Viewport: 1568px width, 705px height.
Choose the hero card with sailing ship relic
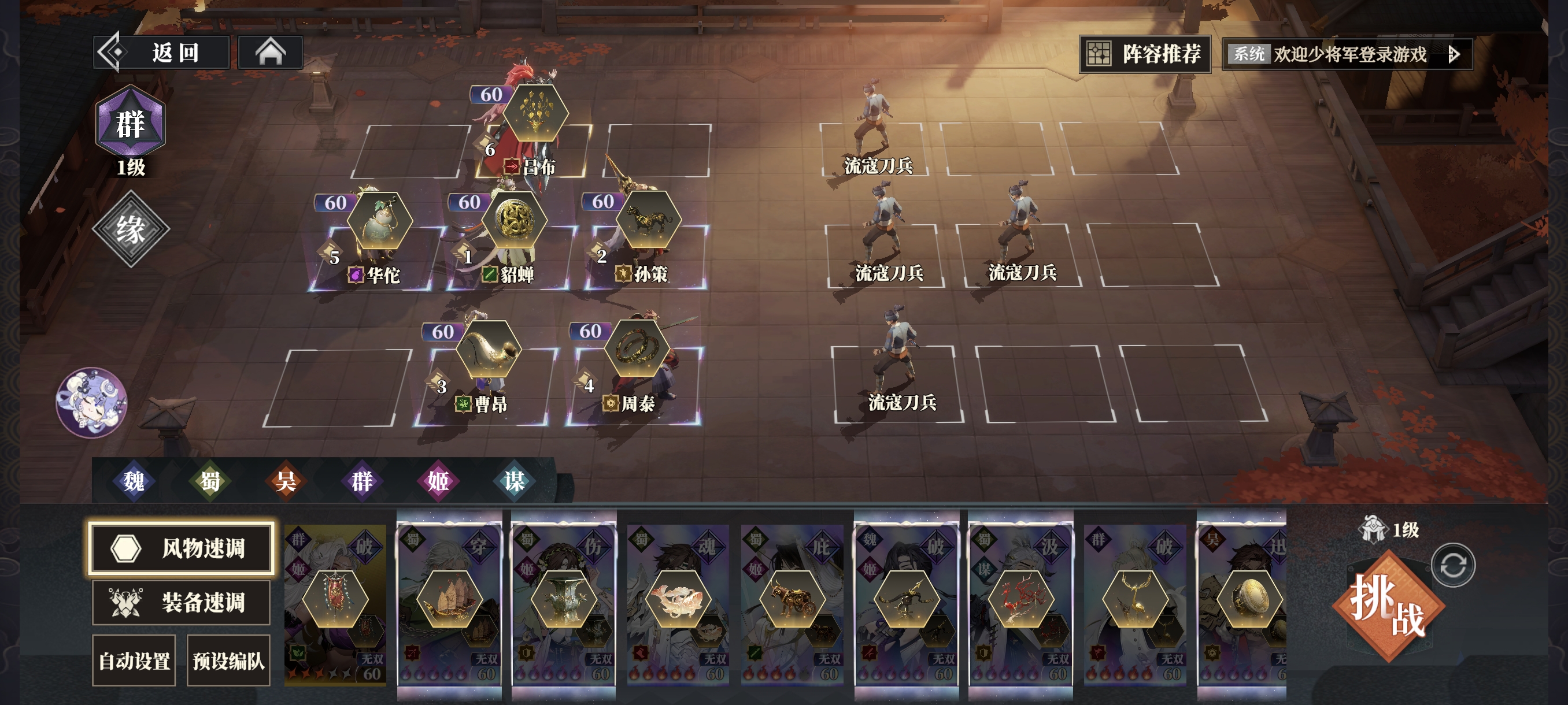[449, 599]
